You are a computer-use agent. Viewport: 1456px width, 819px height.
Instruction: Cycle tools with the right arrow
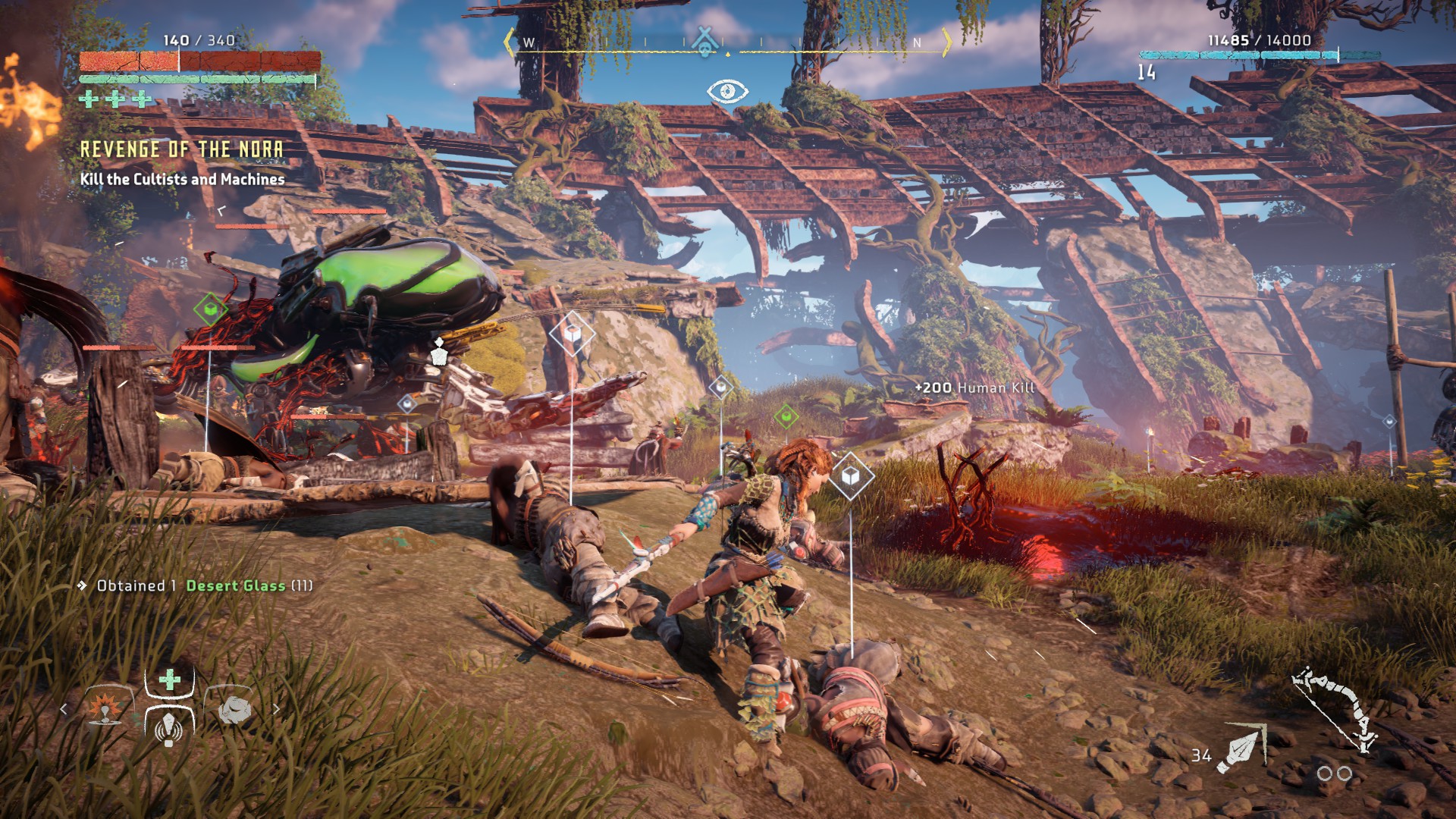tap(277, 709)
